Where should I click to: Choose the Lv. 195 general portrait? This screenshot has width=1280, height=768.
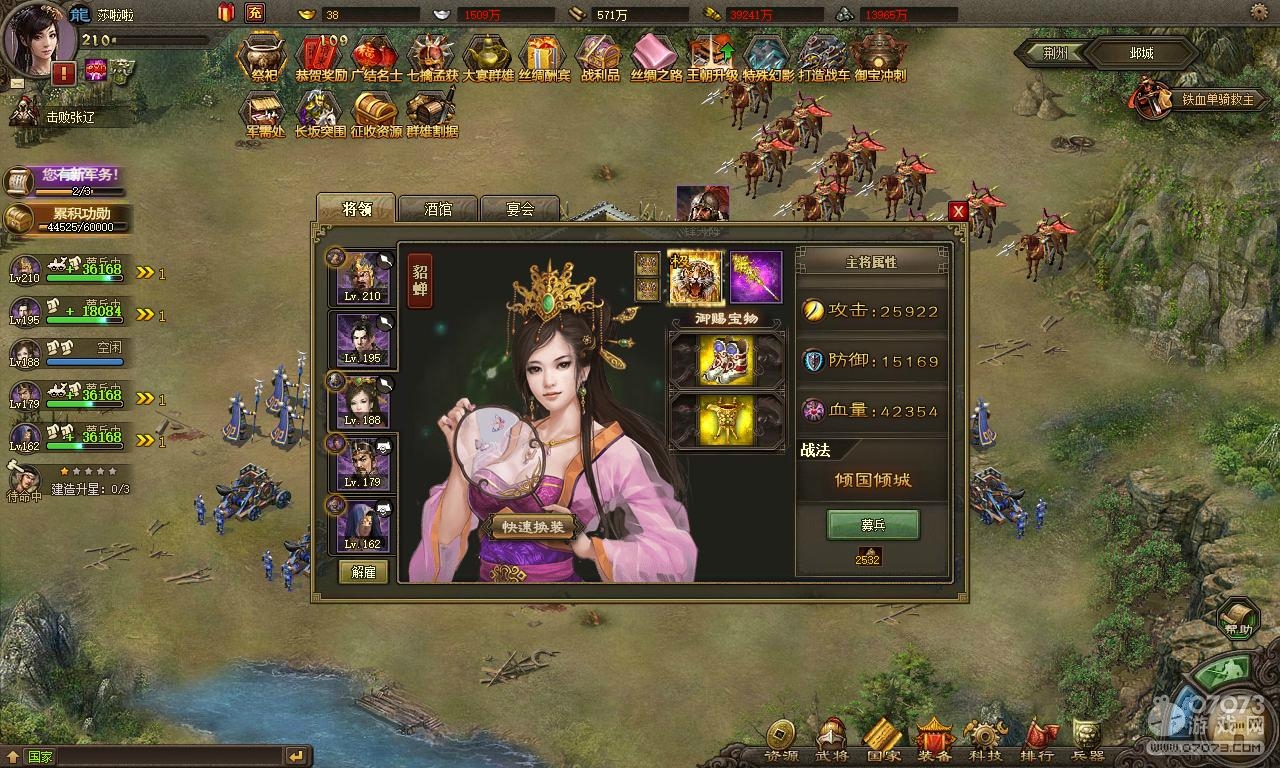click(362, 339)
